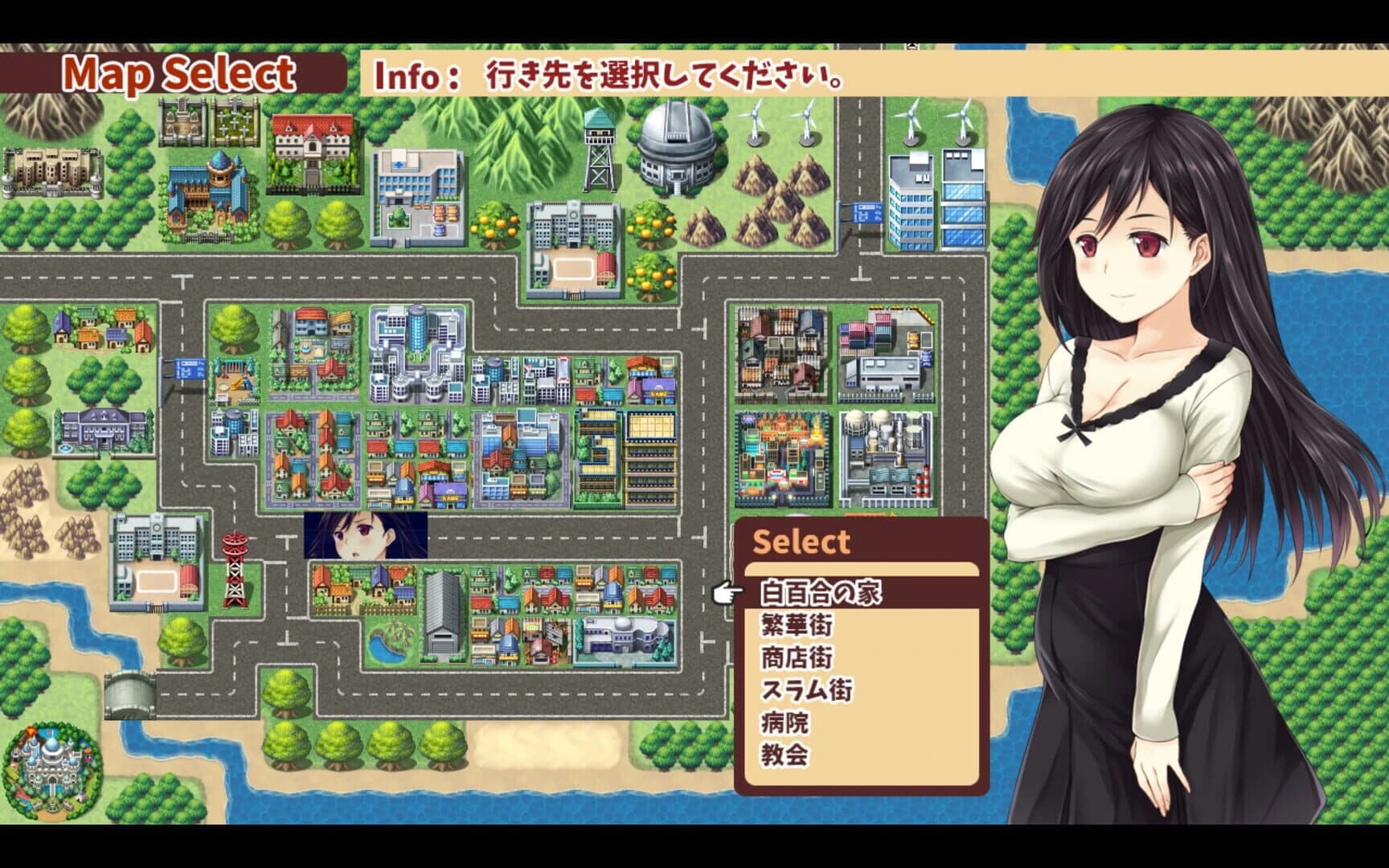Click the observatory dome building on the map
1389x868 pixels.
coord(675,145)
